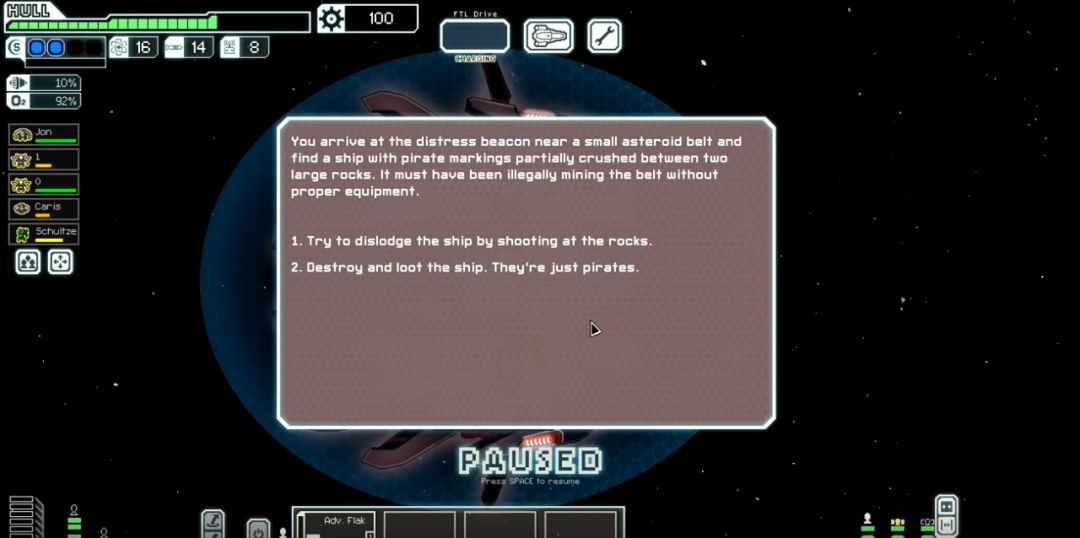Activate the FTL Drive jump button
The height and width of the screenshot is (538, 1080).
[475, 36]
